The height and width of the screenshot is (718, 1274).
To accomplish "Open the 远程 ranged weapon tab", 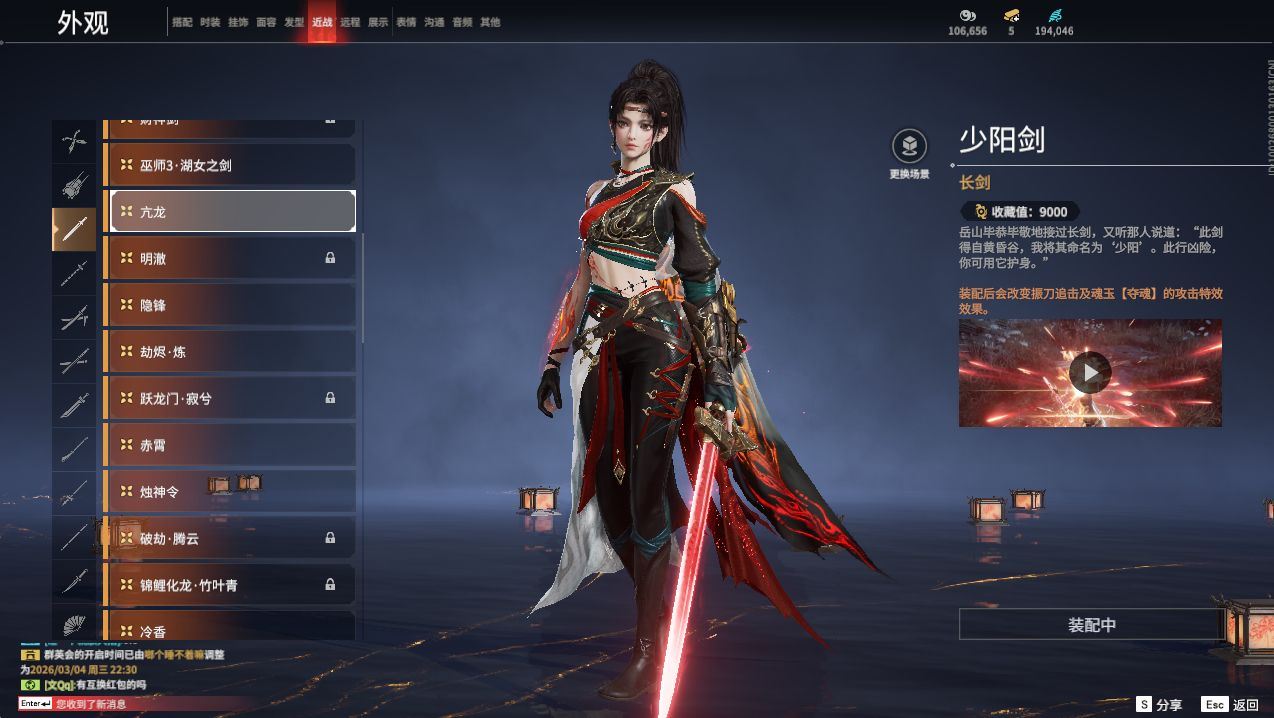I will point(350,22).
